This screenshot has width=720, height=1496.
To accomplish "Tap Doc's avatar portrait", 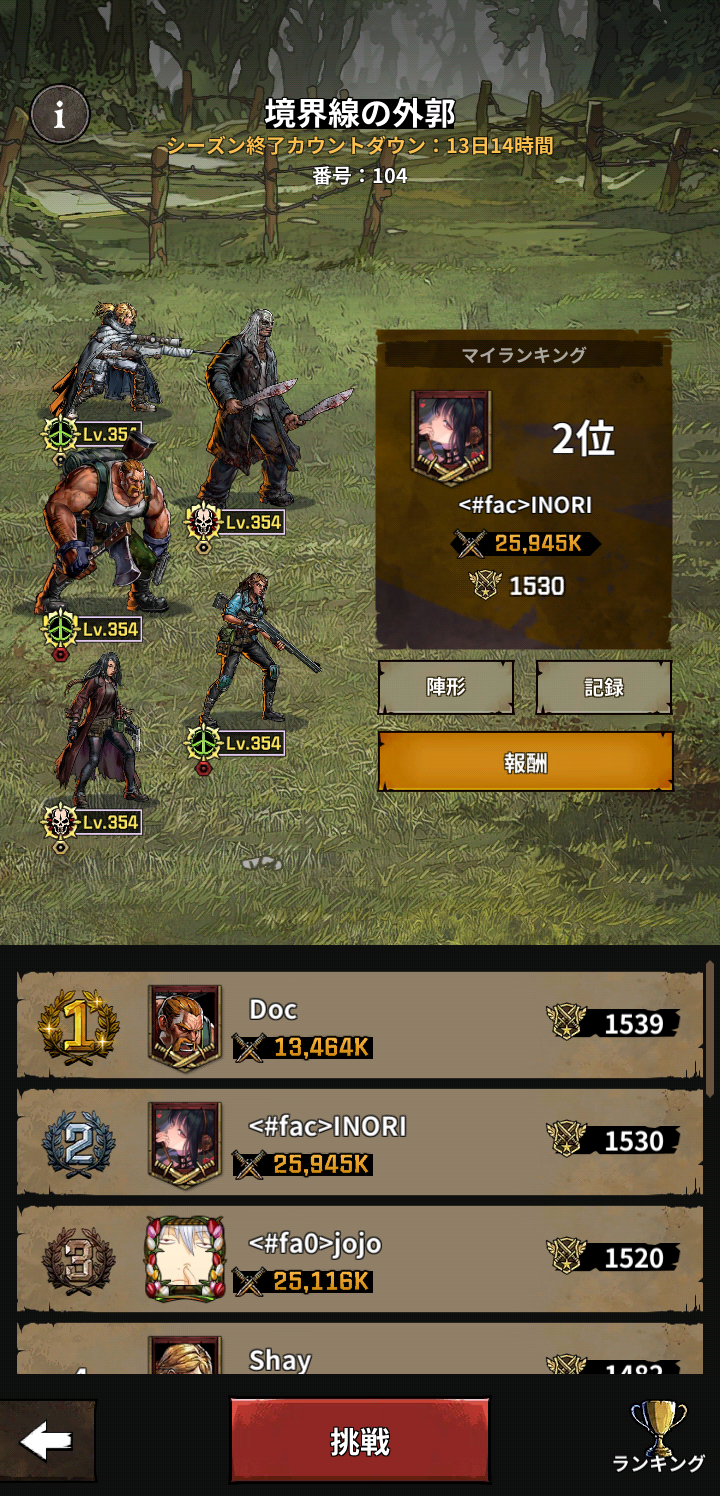I will tap(185, 1027).
